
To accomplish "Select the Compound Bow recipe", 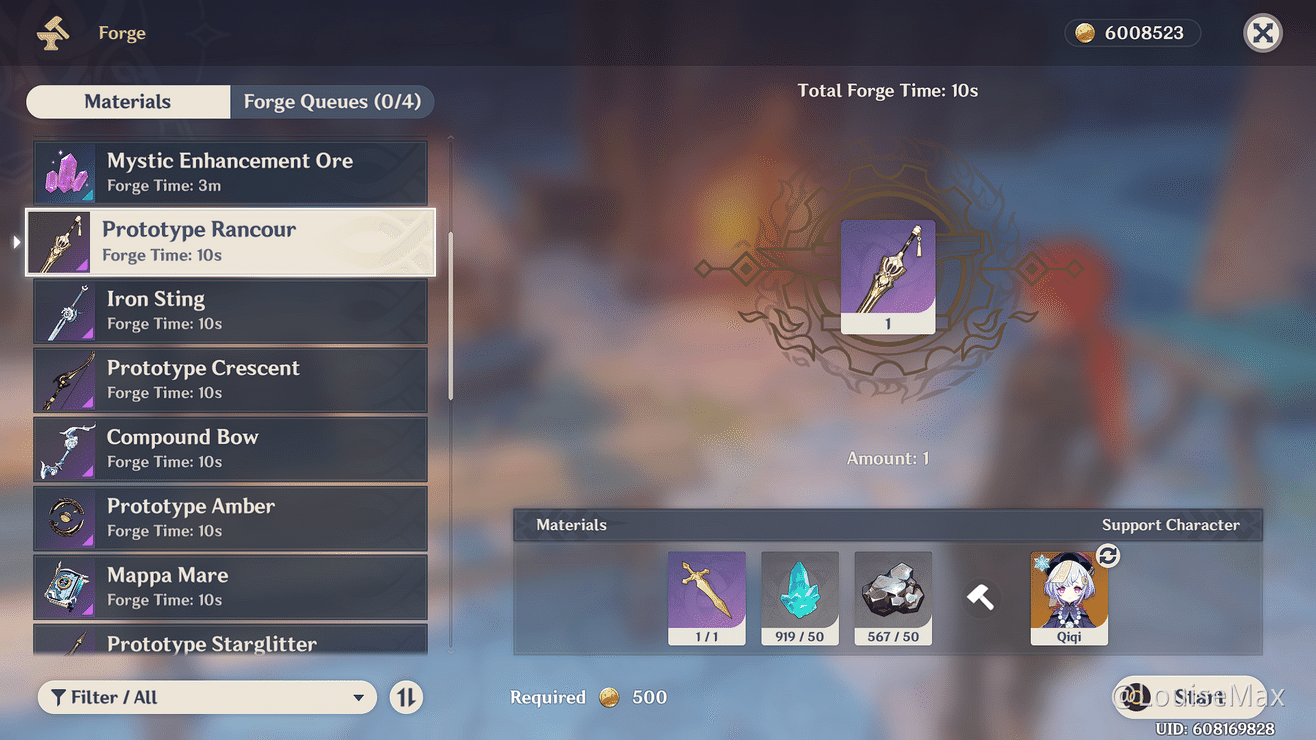I will click(230, 449).
